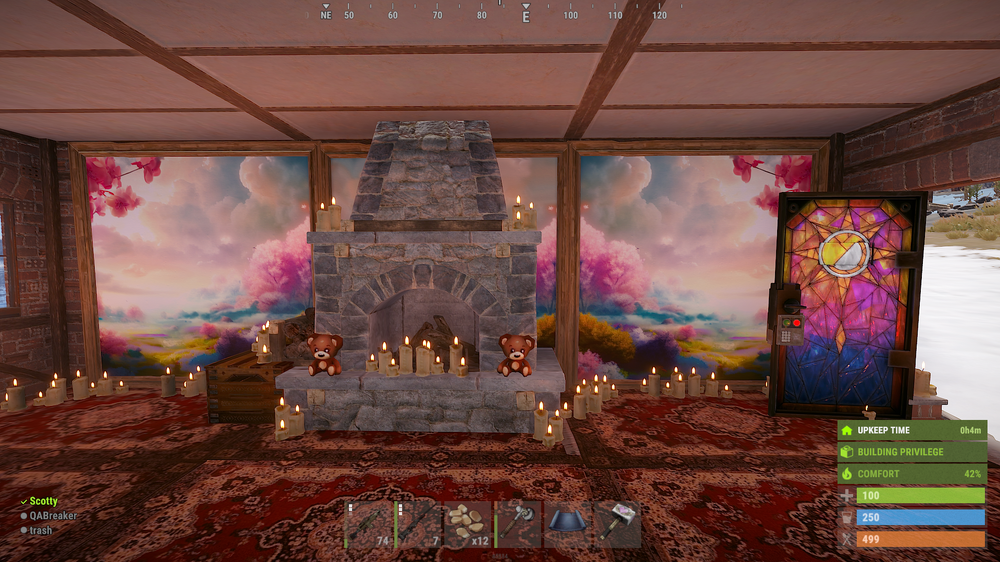Choose the teammate named trash
The image size is (1000, 562).
40,530
